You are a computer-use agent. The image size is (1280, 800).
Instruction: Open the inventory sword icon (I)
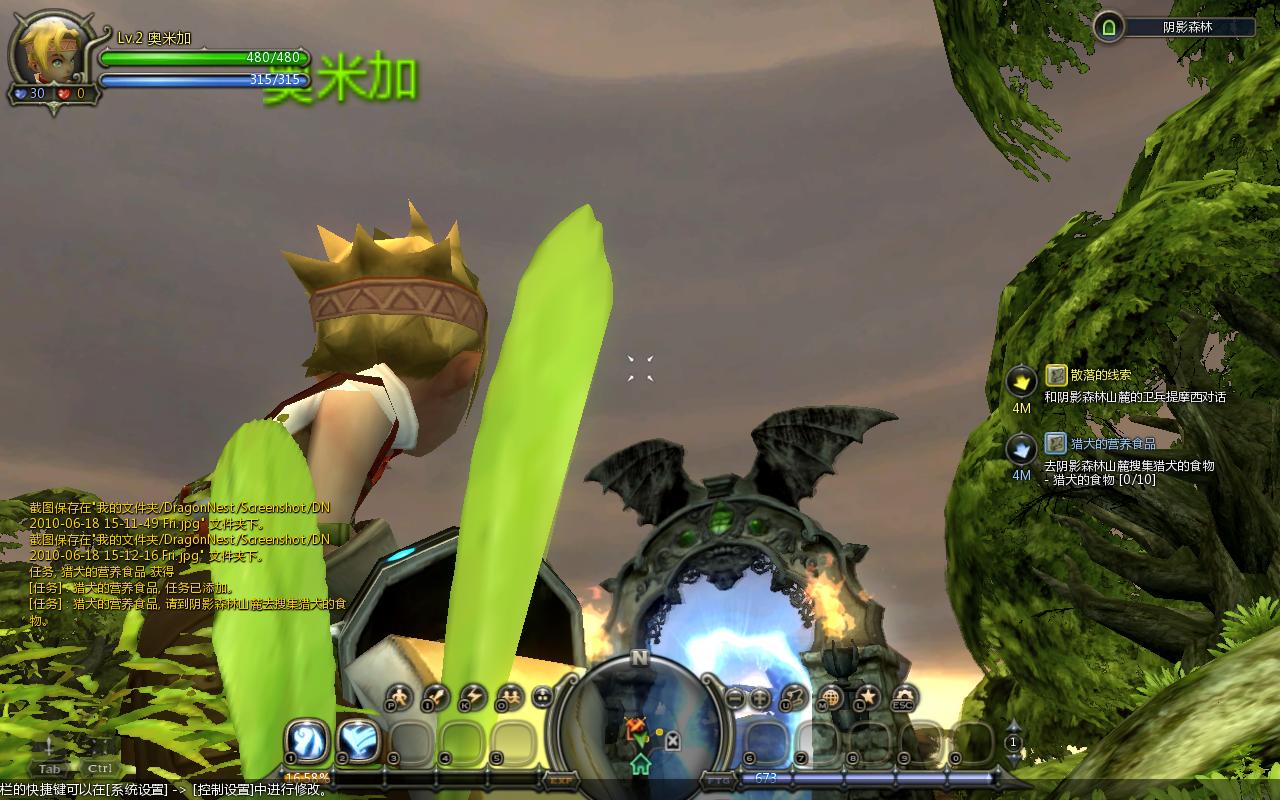click(436, 697)
